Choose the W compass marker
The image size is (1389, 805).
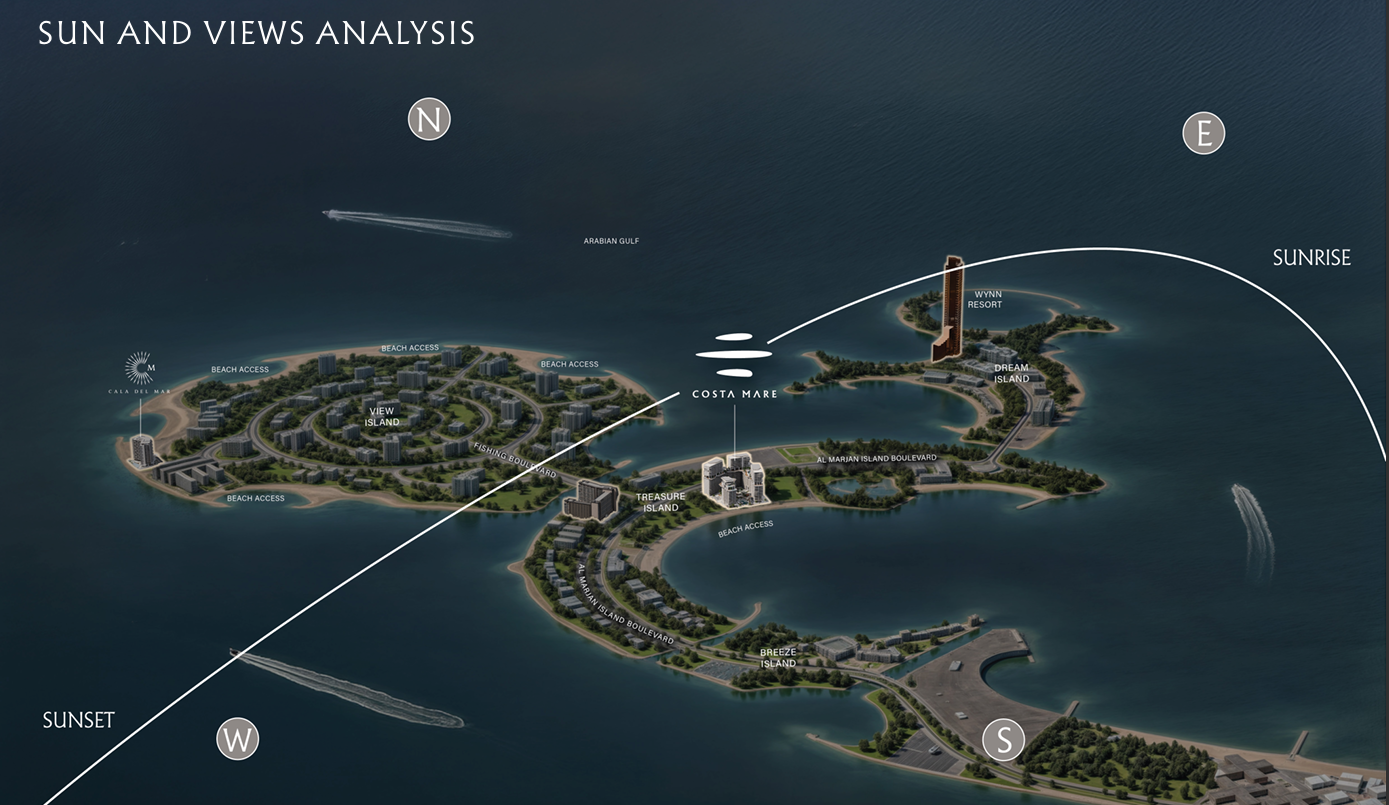[238, 740]
